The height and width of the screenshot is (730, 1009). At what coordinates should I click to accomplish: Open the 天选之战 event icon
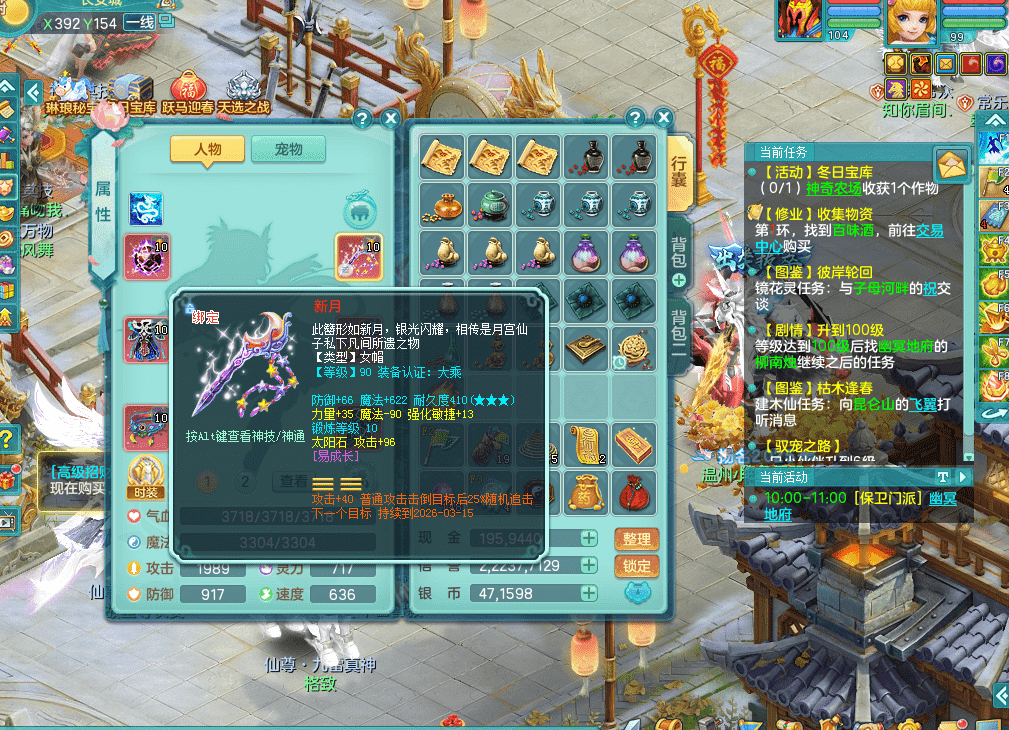(x=243, y=88)
